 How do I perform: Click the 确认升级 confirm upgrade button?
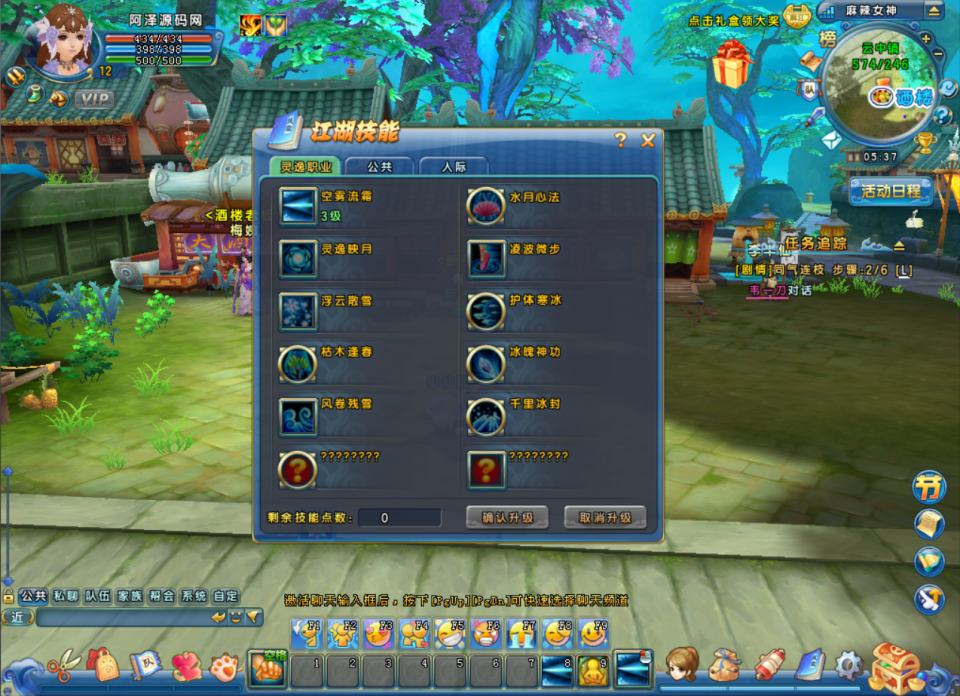click(x=507, y=517)
